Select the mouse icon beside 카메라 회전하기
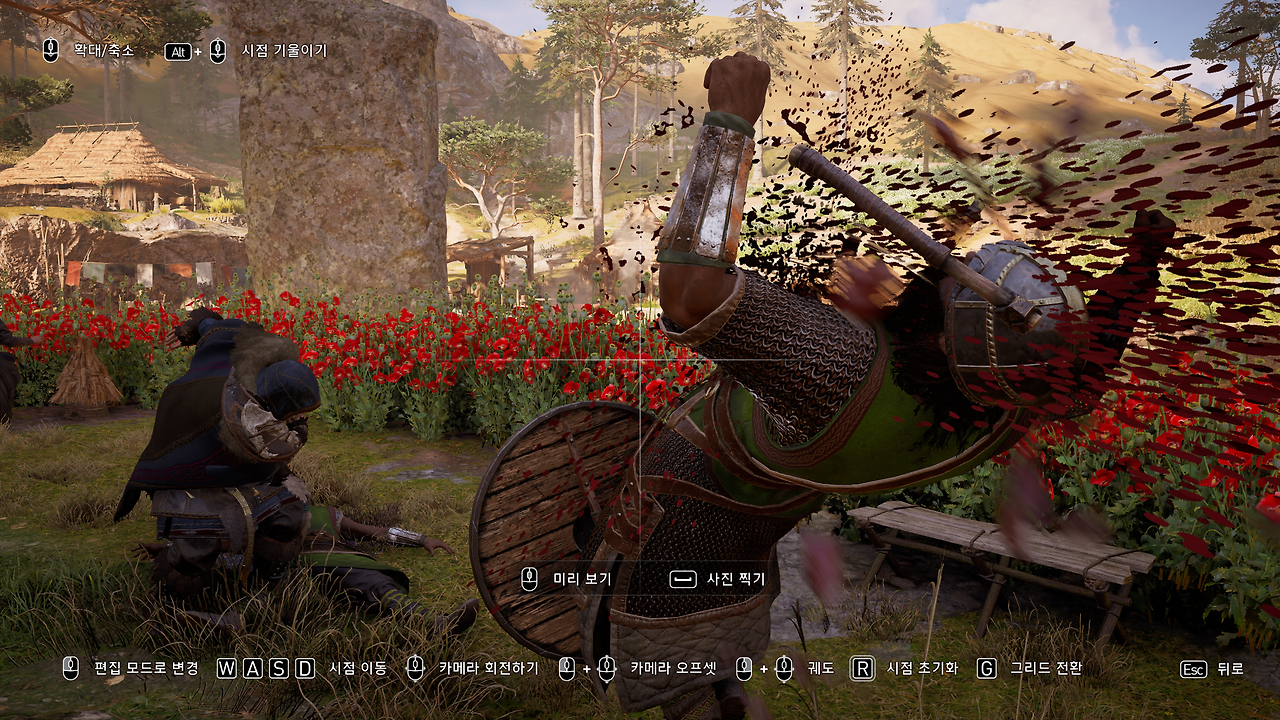This screenshot has height=720, width=1280. click(415, 666)
